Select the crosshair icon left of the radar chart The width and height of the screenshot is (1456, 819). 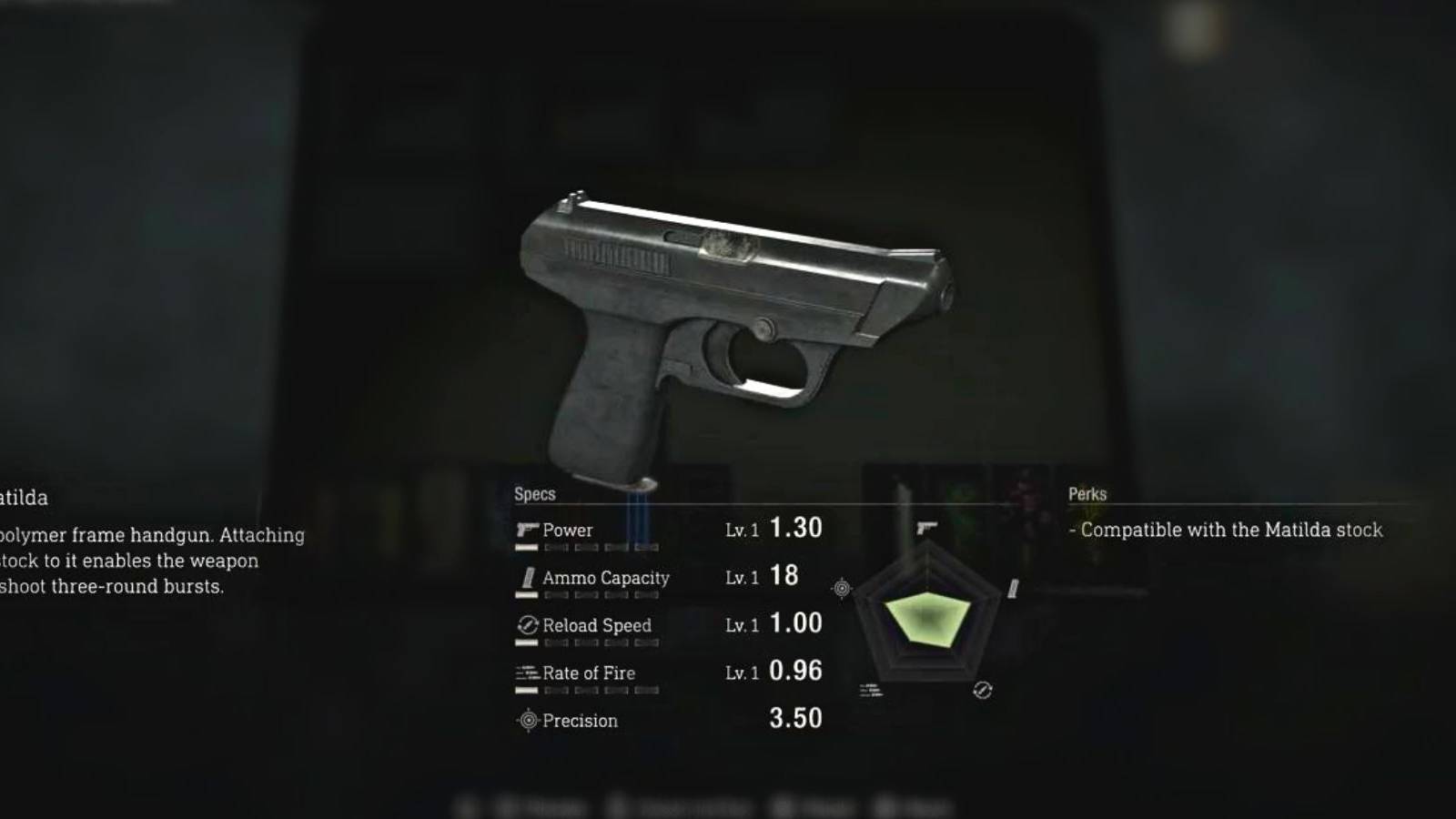pyautogui.click(x=841, y=589)
